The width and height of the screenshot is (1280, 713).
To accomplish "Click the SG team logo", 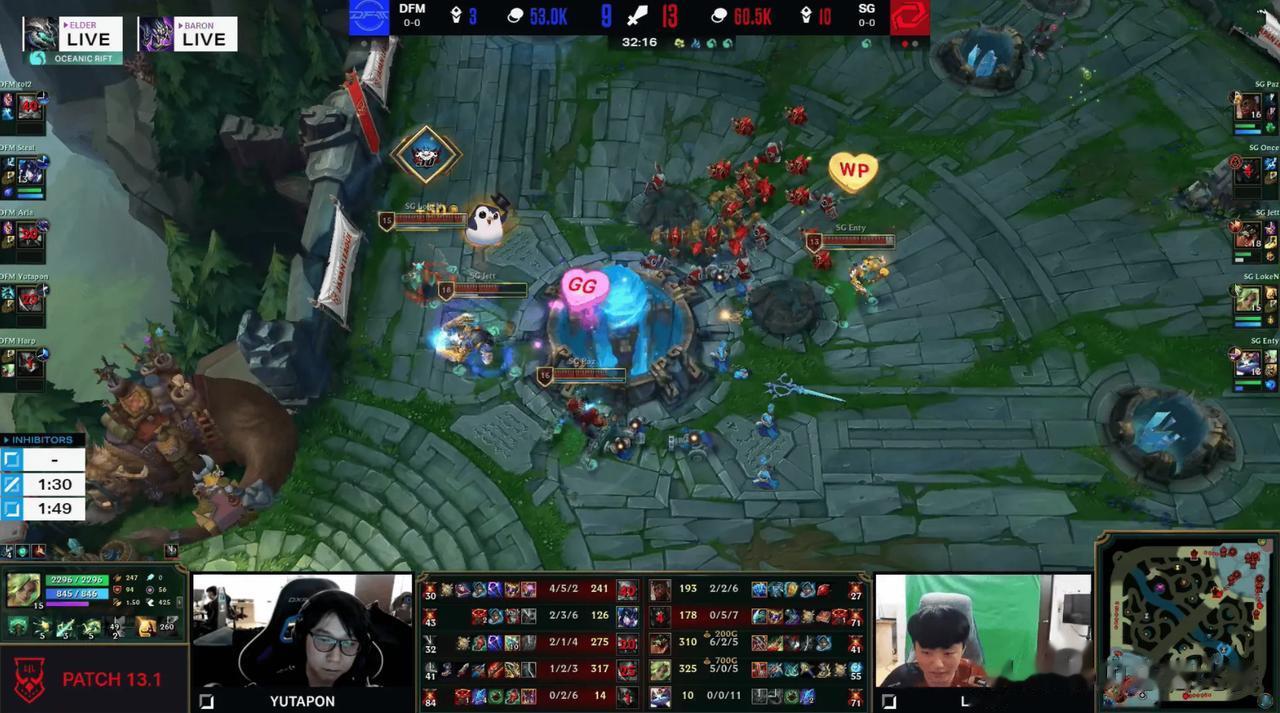I will (909, 17).
